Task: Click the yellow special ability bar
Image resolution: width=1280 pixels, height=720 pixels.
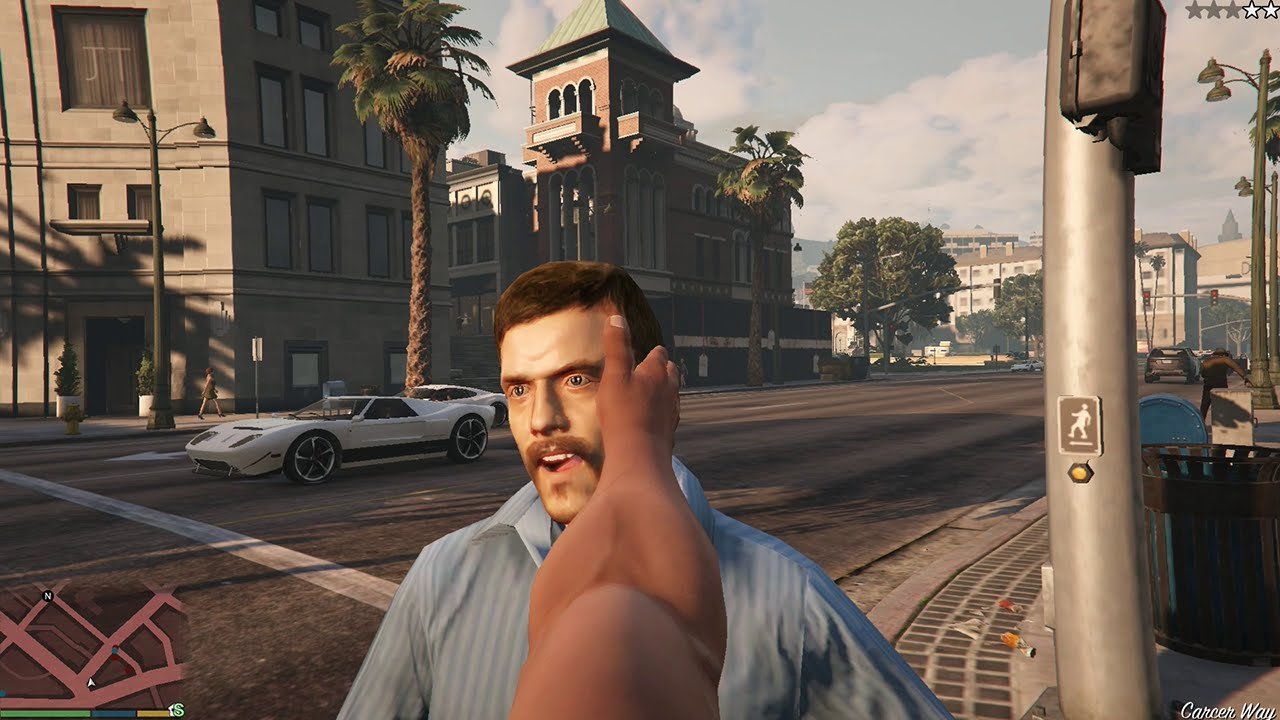Action: click(x=152, y=714)
